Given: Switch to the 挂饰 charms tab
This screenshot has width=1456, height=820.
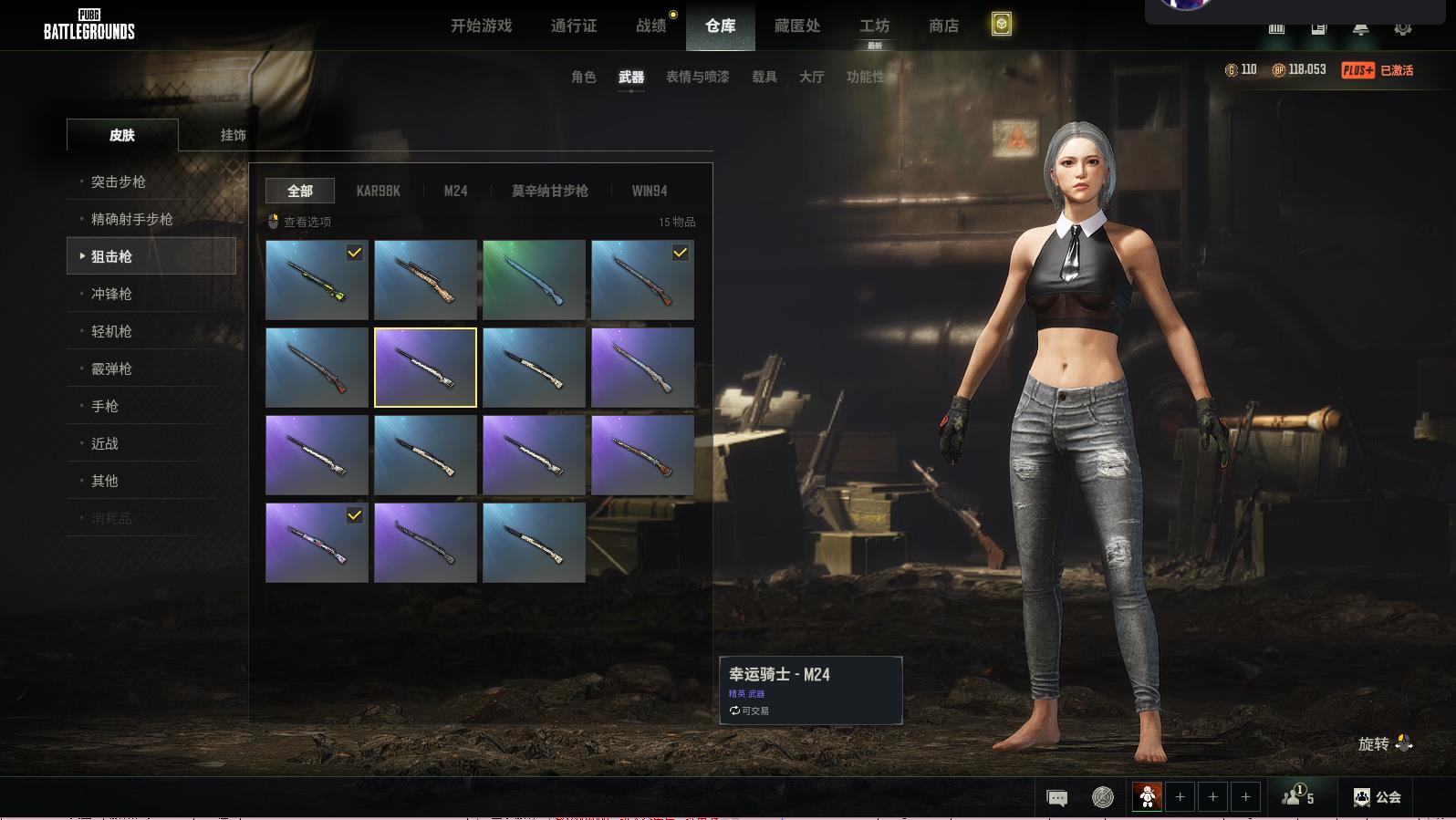Looking at the screenshot, I should click(233, 135).
